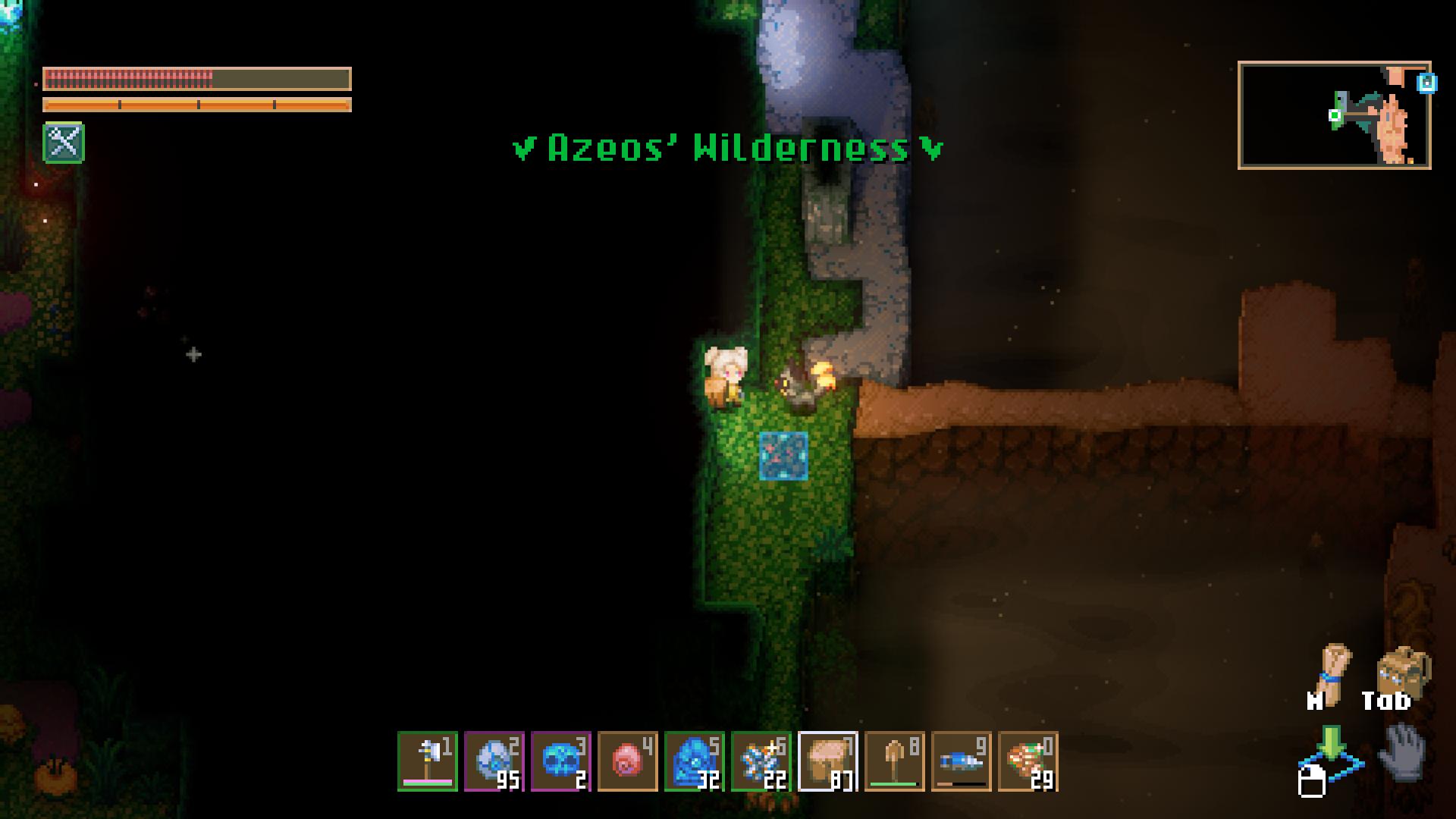Choose the blue skull item slot

[x=561, y=761]
